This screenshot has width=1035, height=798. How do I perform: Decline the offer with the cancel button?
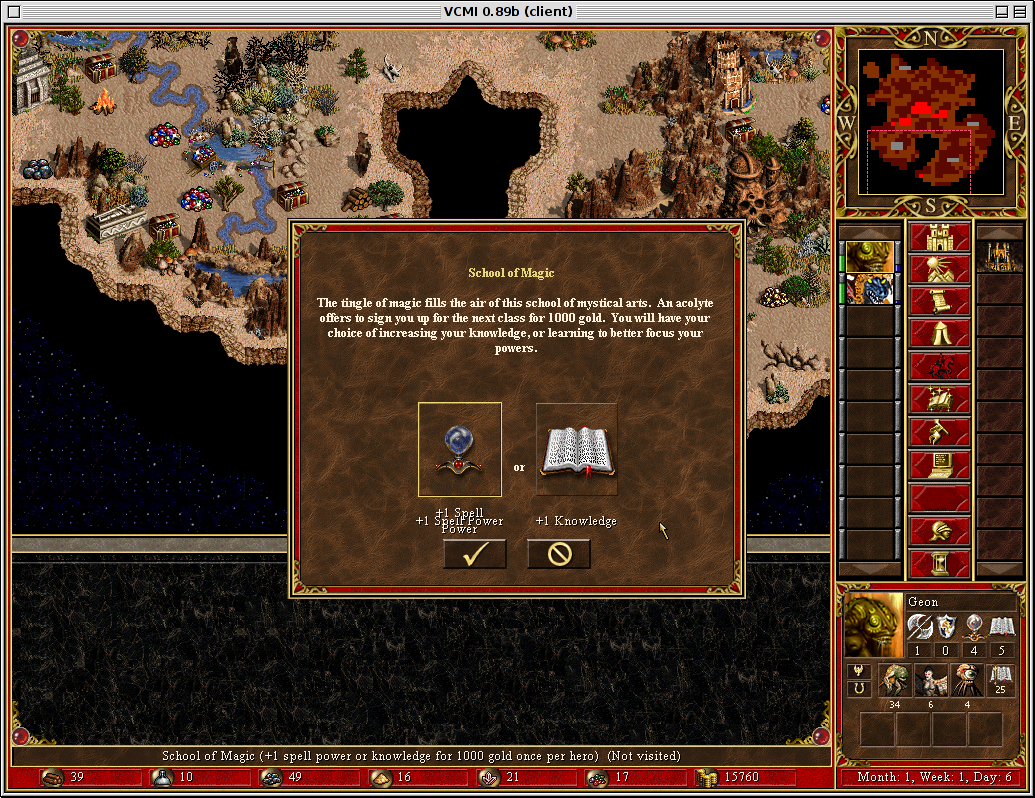(558, 554)
